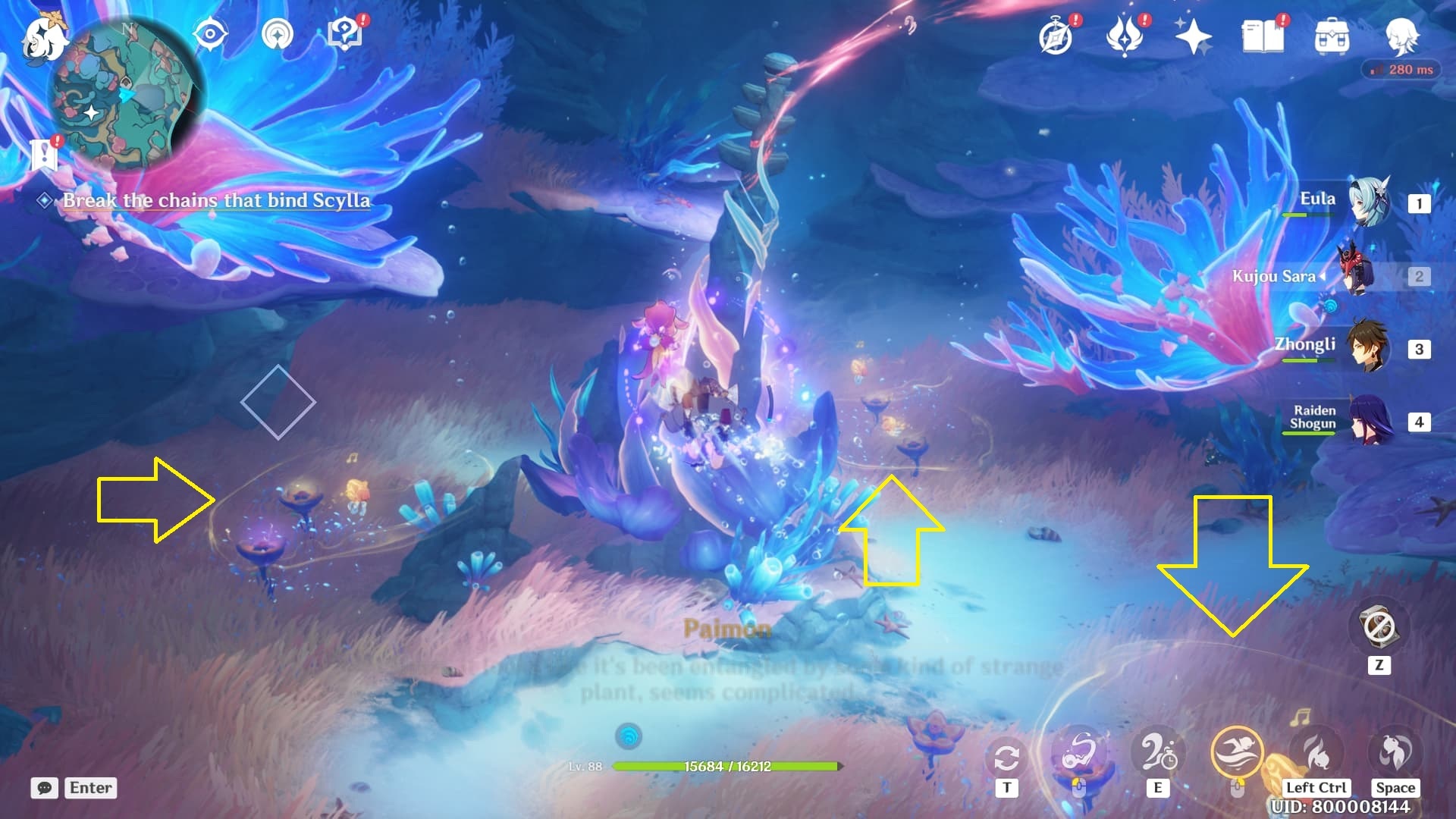Open the Paimon menu icon
This screenshot has width=1456, height=819.
point(42,38)
